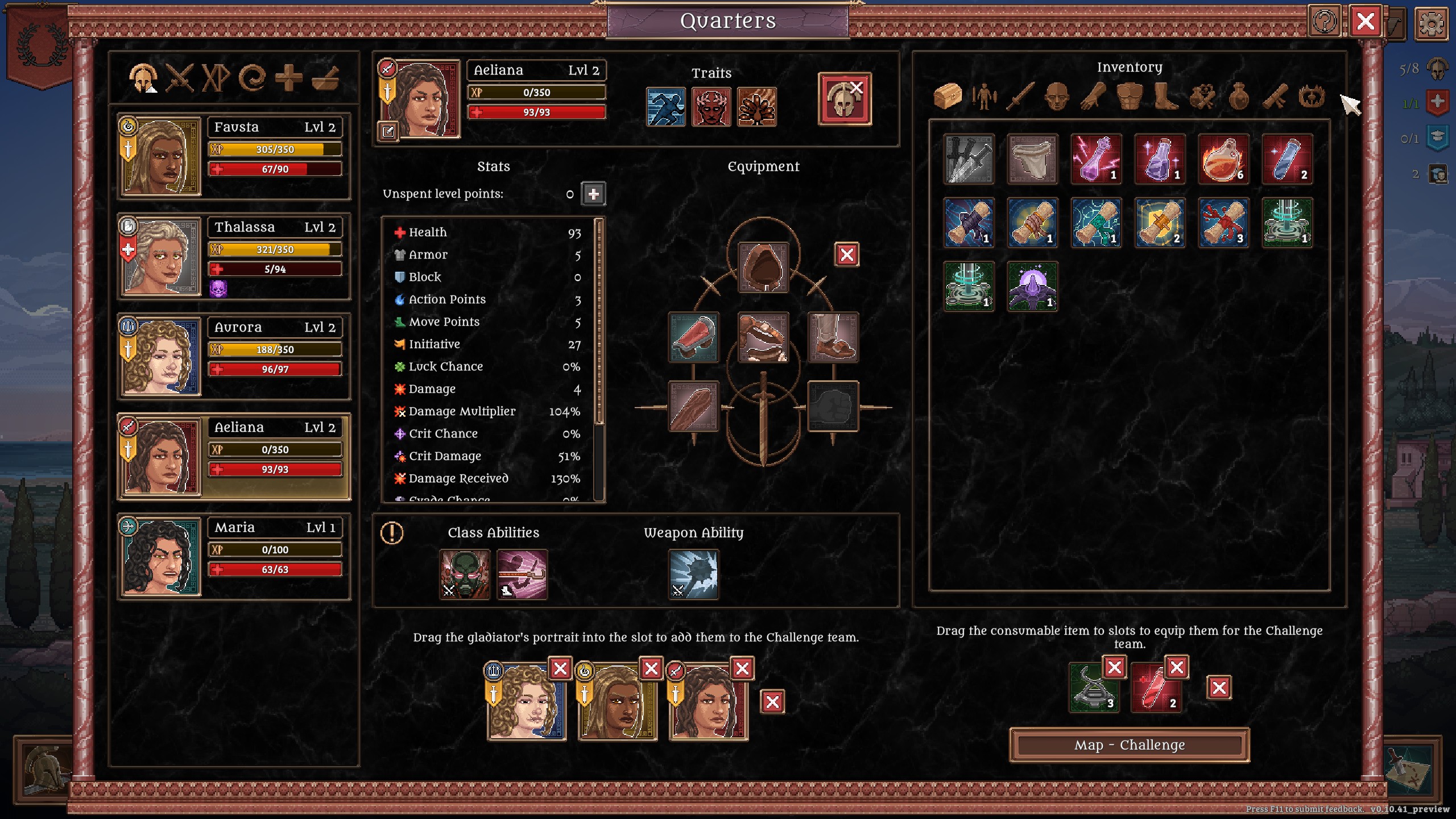Click the running figure trait icon

click(x=665, y=106)
